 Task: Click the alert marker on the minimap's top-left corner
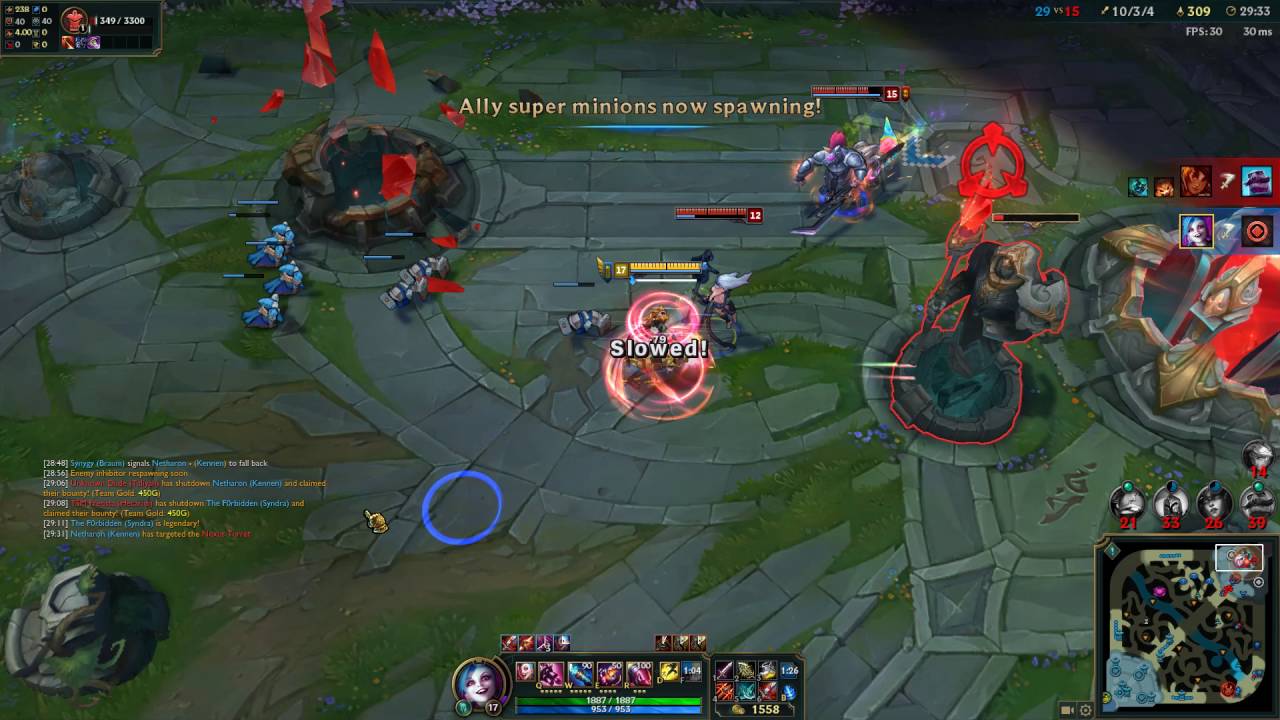(1111, 550)
